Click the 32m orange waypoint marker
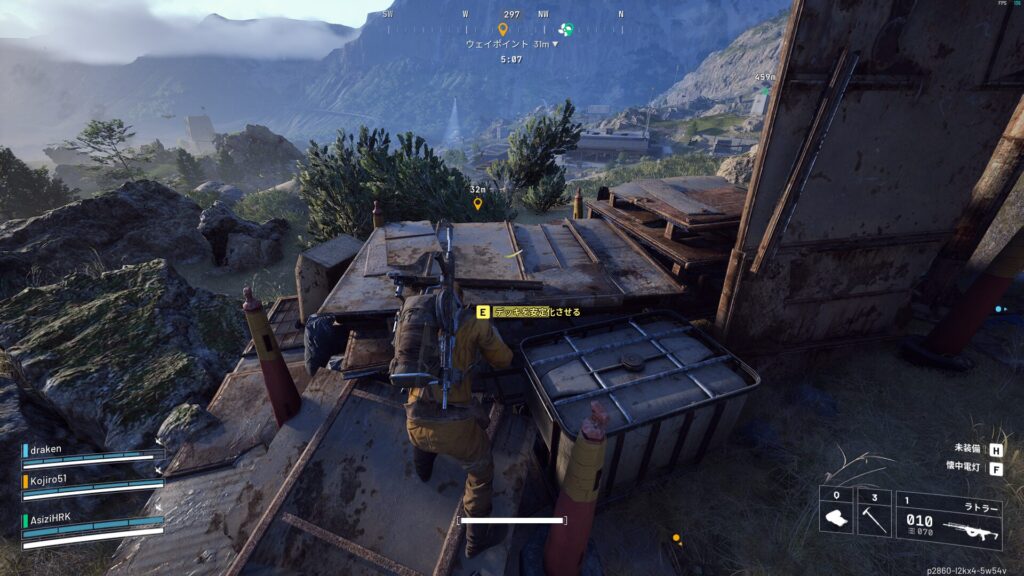This screenshot has width=1024, height=576. click(x=478, y=203)
